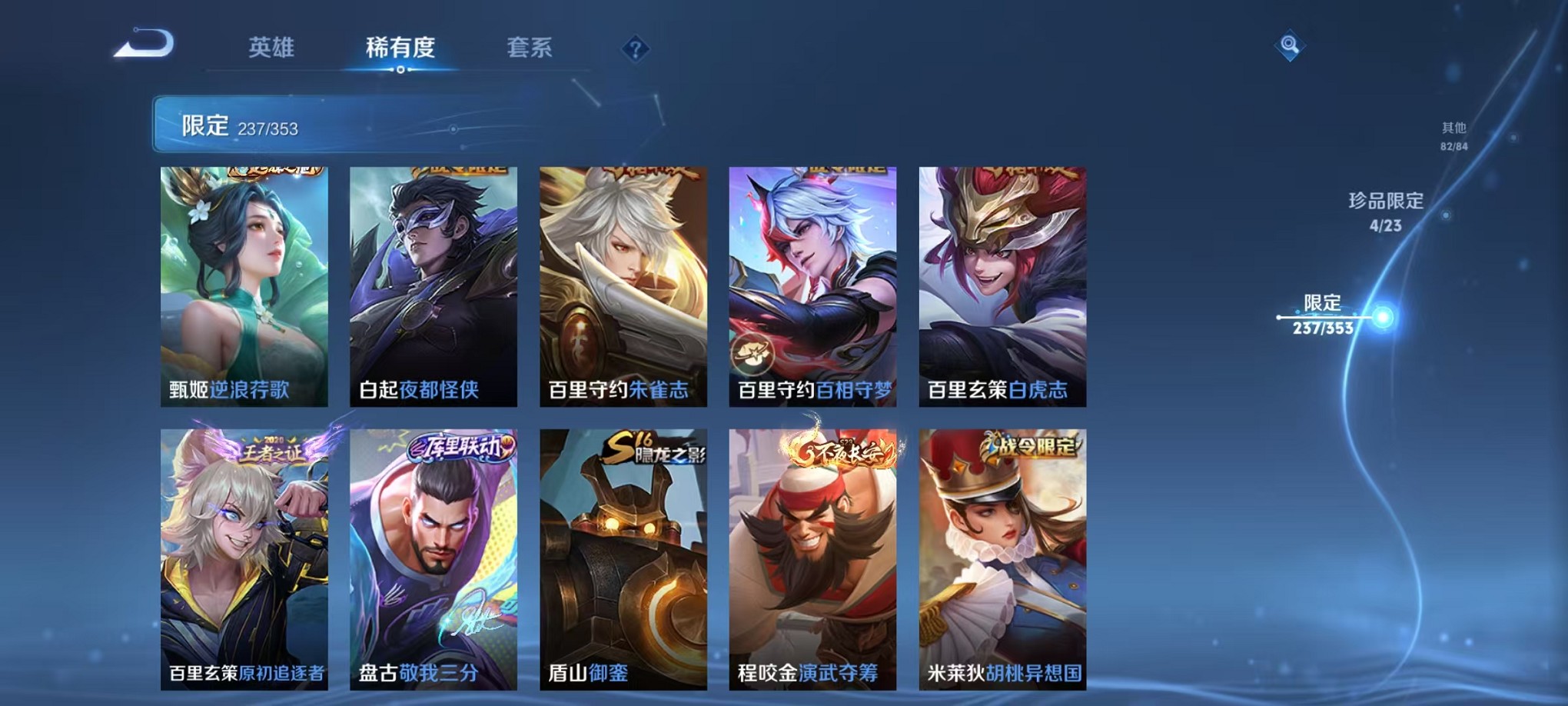The height and width of the screenshot is (706, 1568).
Task: Click the search magnifier icon at top right
Action: click(1289, 44)
